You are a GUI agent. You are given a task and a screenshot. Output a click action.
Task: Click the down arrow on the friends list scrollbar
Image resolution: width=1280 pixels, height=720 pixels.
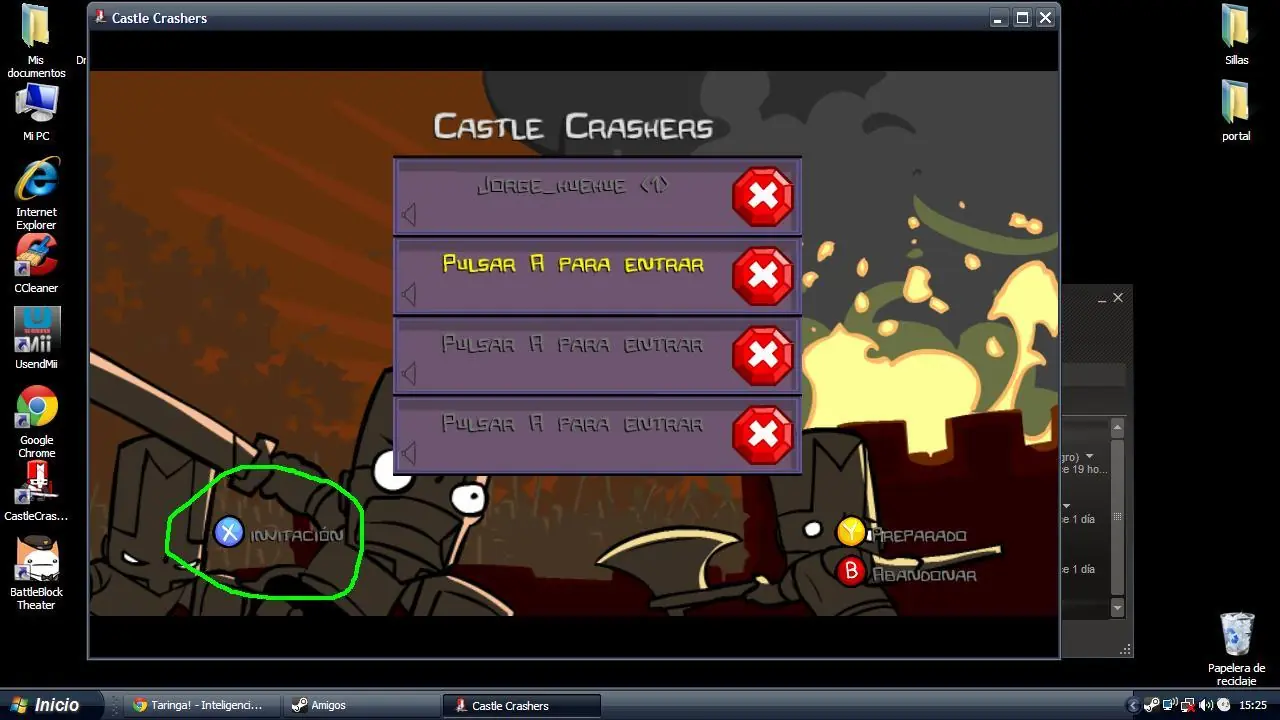(1117, 607)
